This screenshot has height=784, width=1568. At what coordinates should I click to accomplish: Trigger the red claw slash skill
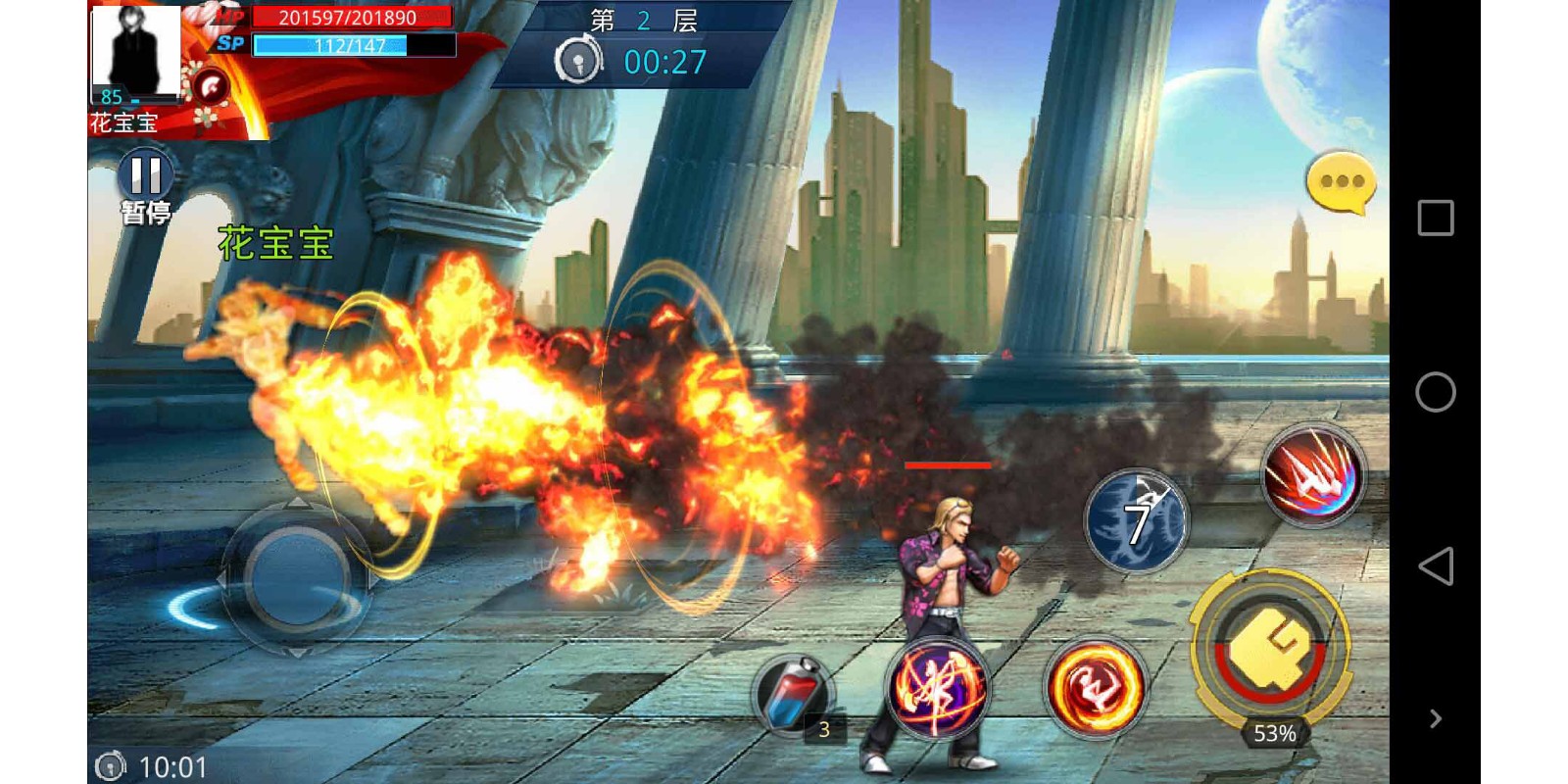point(1311,476)
